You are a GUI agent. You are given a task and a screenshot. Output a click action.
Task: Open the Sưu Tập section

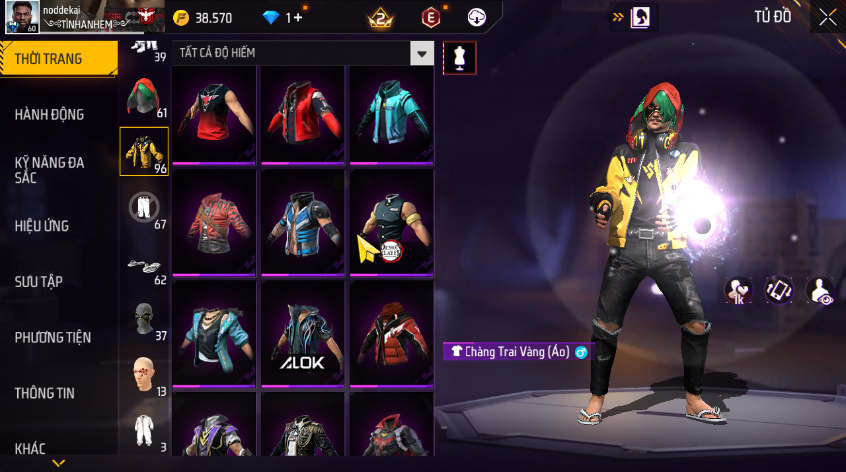[x=39, y=281]
